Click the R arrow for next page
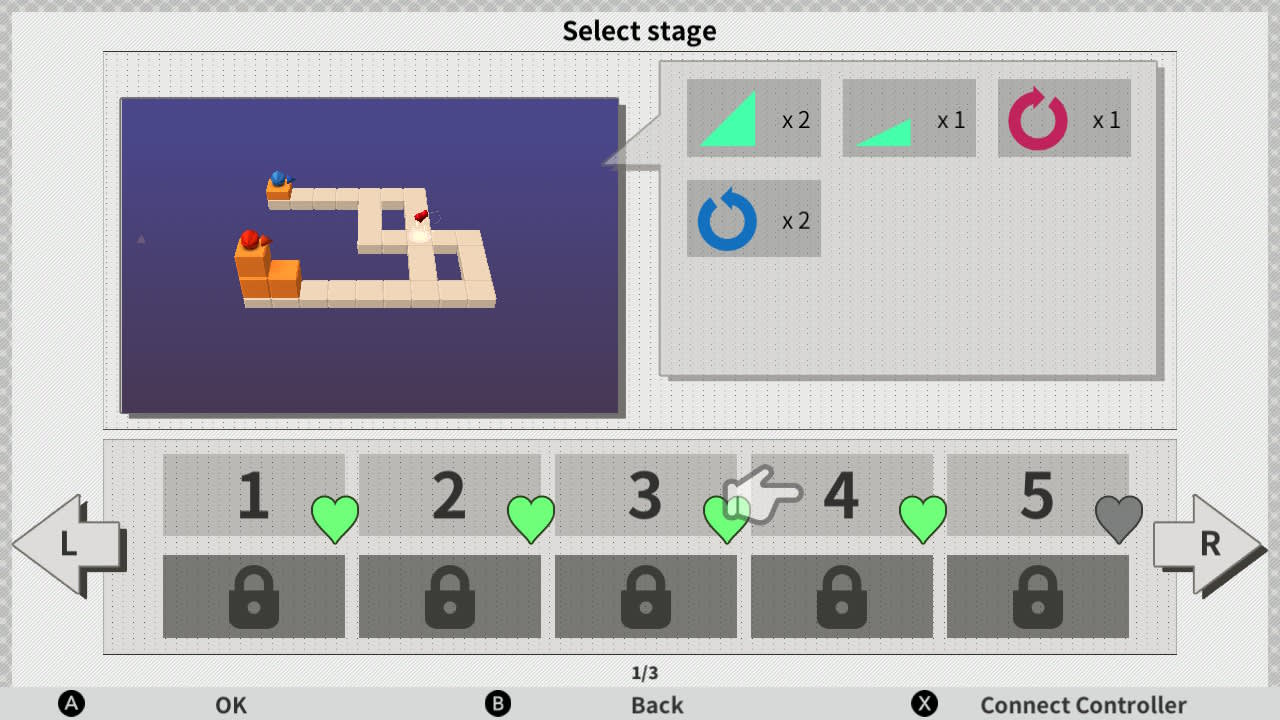 [1210, 545]
